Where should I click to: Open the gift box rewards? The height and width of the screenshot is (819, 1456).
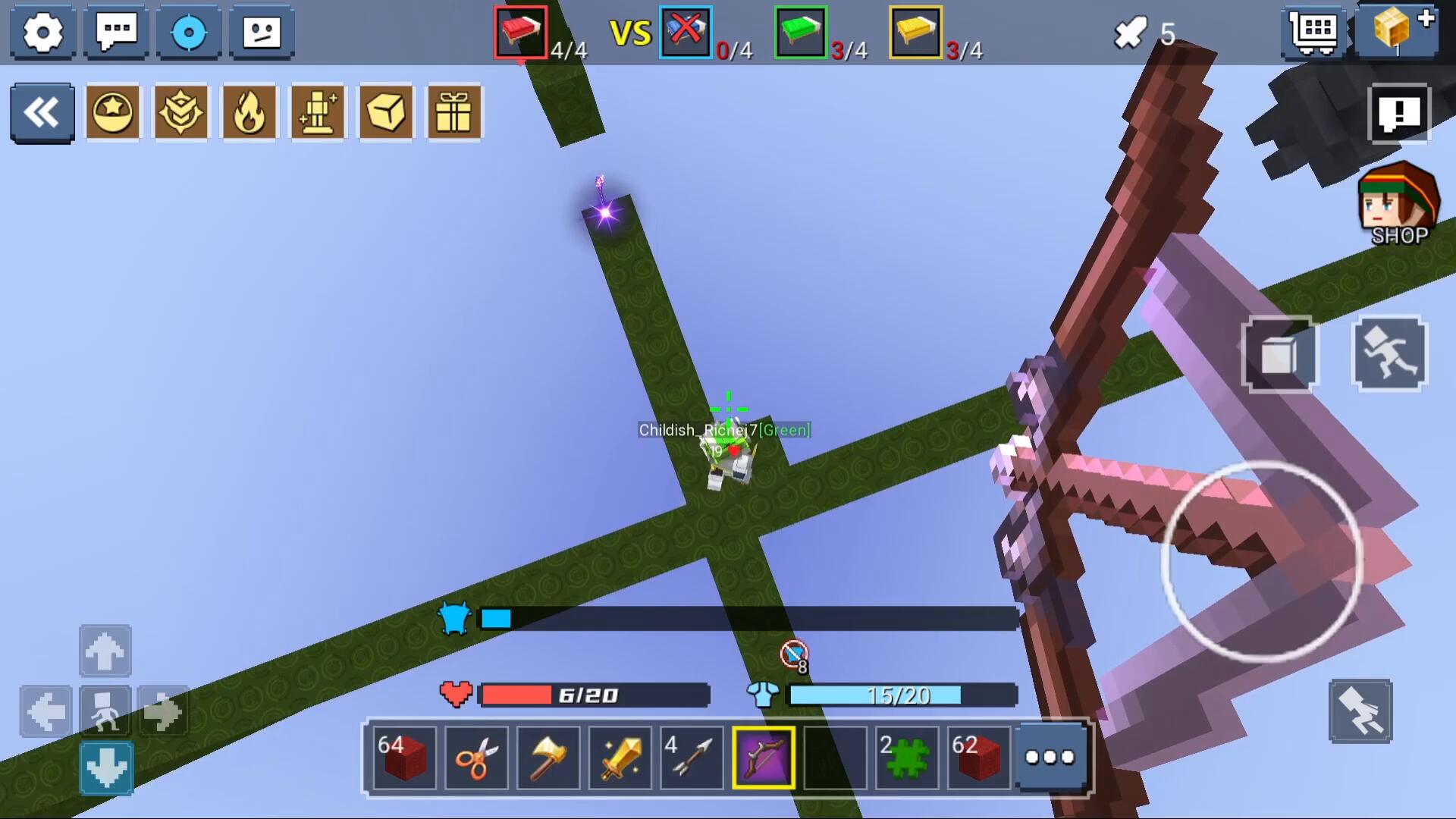[x=454, y=113]
